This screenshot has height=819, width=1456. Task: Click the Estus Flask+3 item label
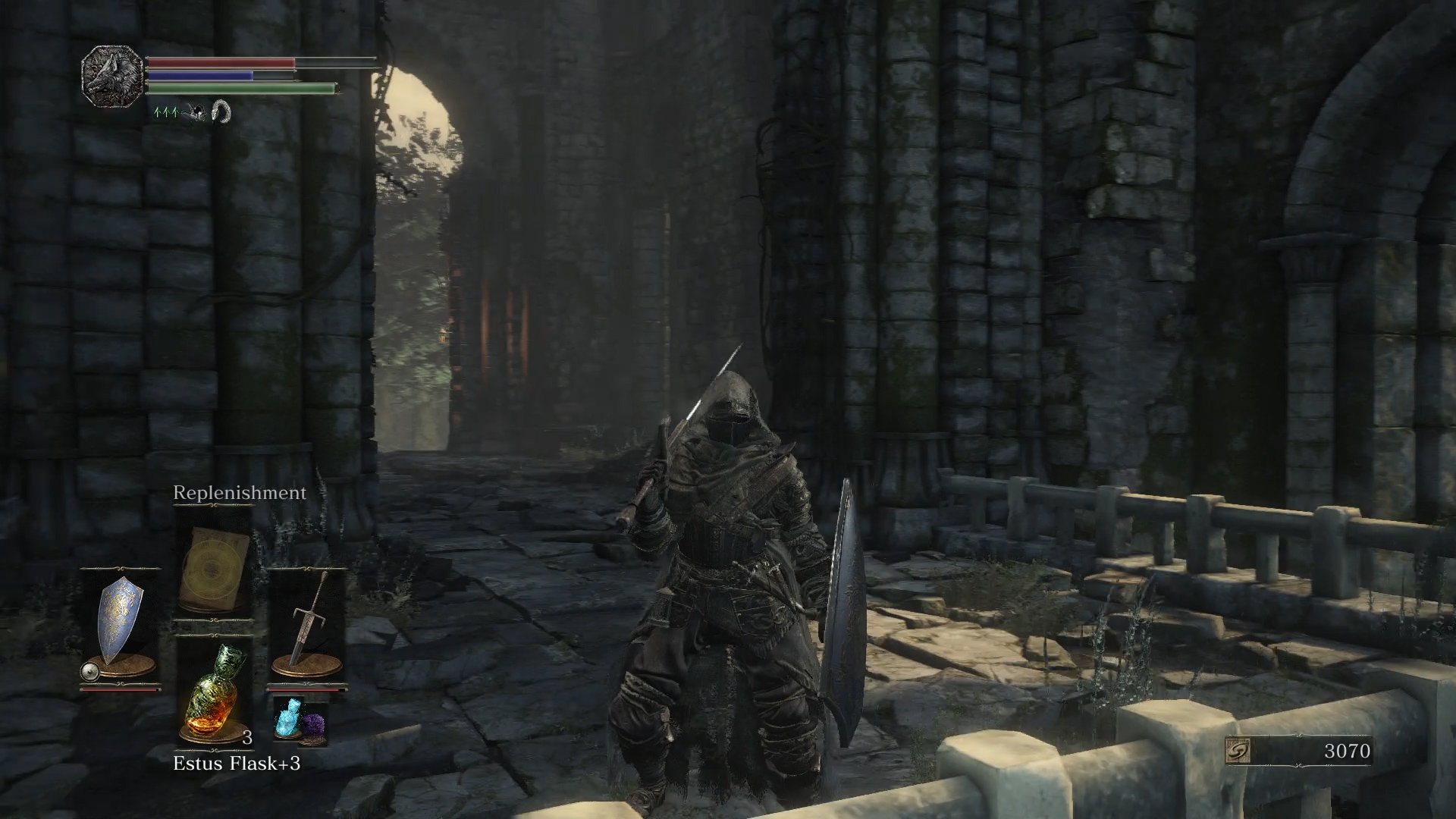pyautogui.click(x=237, y=763)
